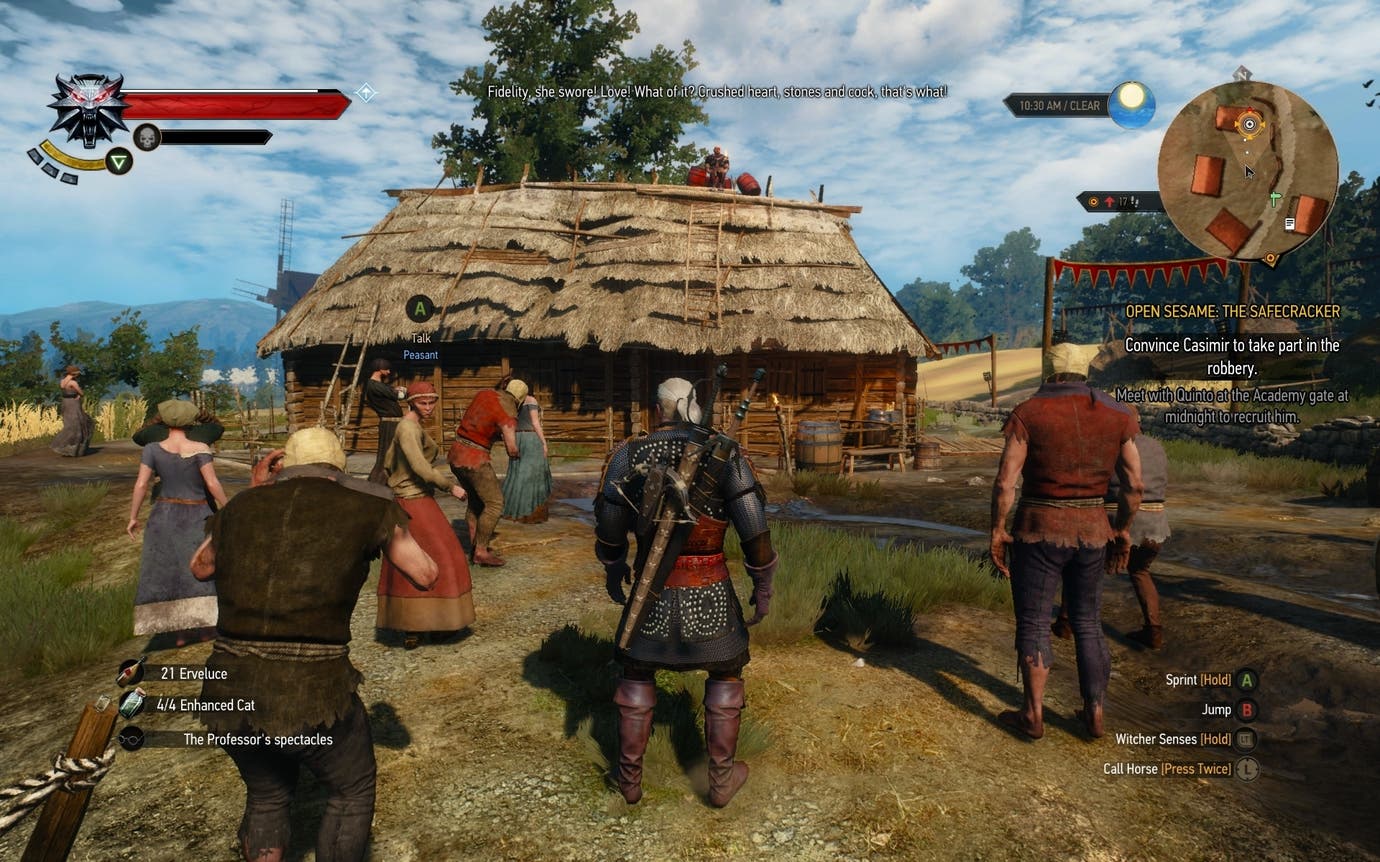
Task: Select the Open Sesame: The Safecracker quest title
Action: coord(1232,312)
